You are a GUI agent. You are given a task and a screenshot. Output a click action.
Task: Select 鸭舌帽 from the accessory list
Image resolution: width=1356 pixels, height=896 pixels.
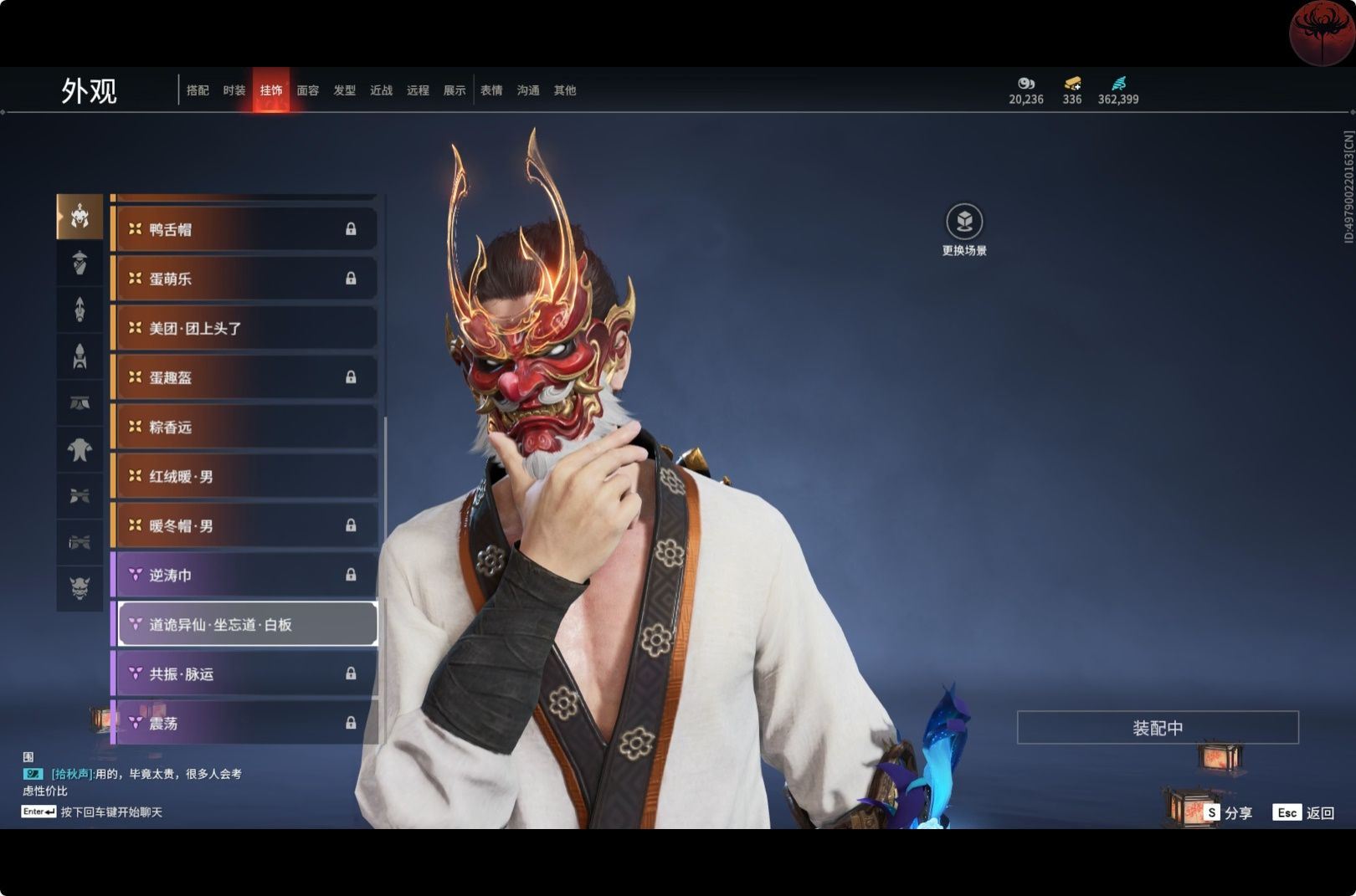point(244,229)
